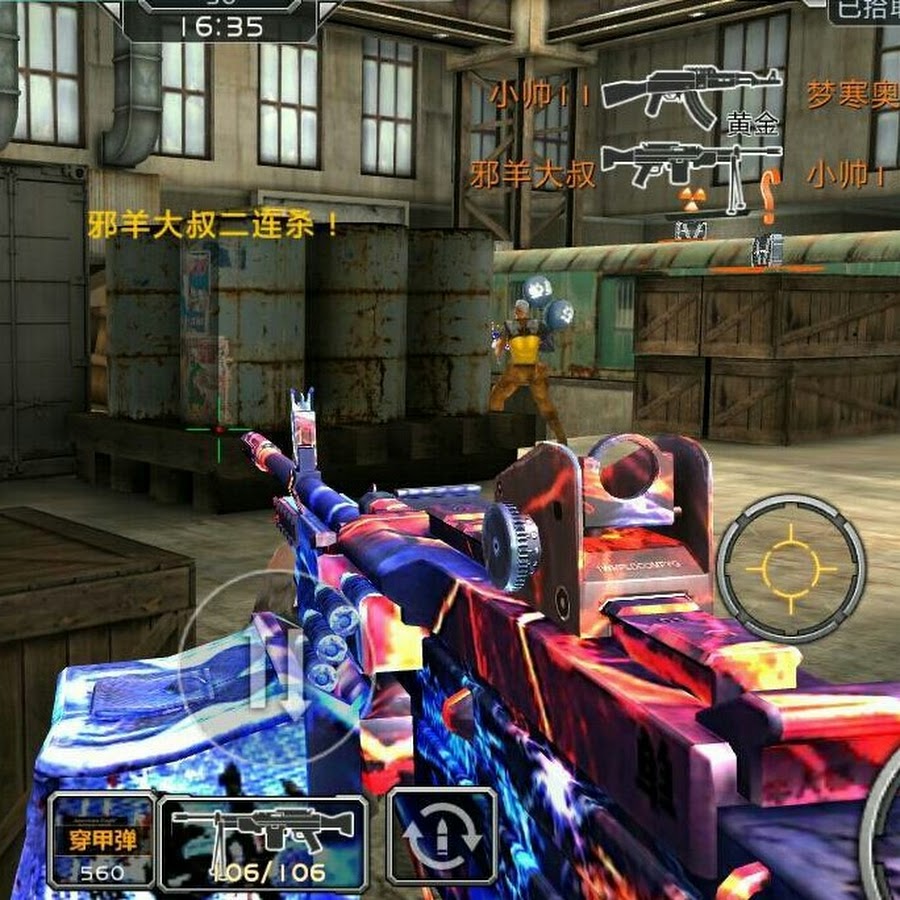This screenshot has height=900, width=900.
Task: Tap the machine gun weapon slot
Action: pos(263,841)
